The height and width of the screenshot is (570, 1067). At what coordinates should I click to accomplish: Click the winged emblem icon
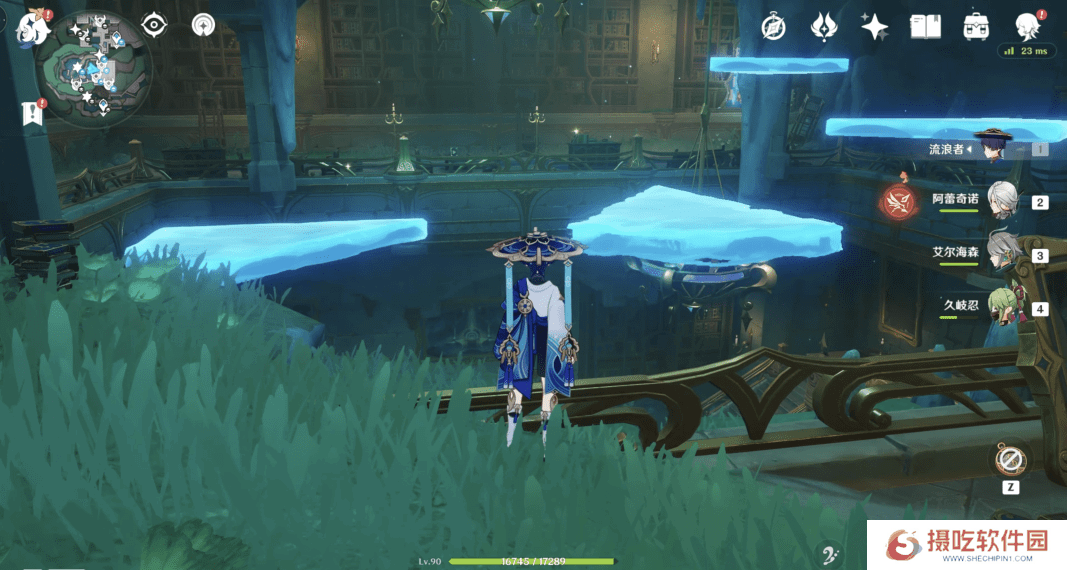[824, 27]
